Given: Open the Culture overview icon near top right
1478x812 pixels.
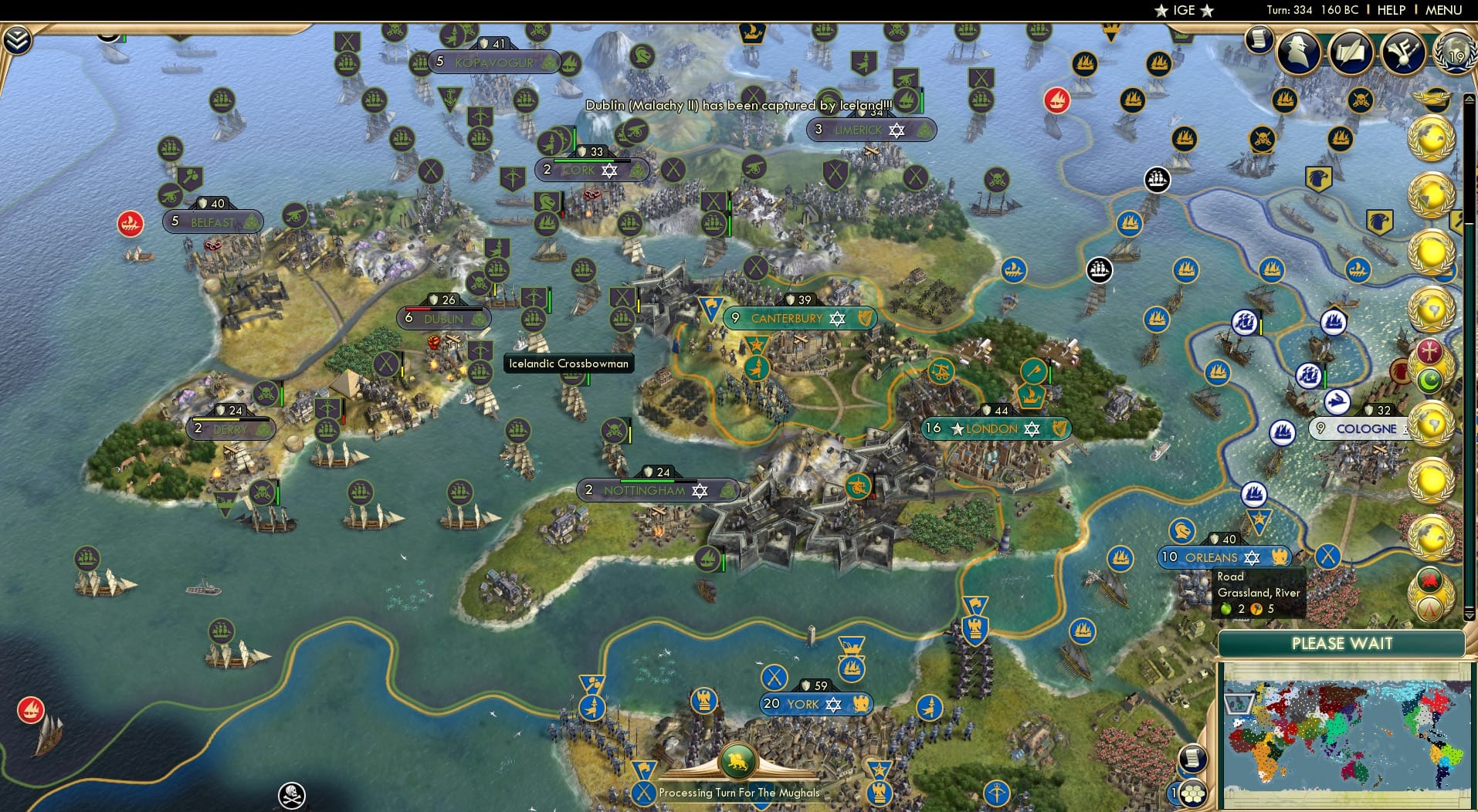Looking at the screenshot, I should pos(1403,51).
